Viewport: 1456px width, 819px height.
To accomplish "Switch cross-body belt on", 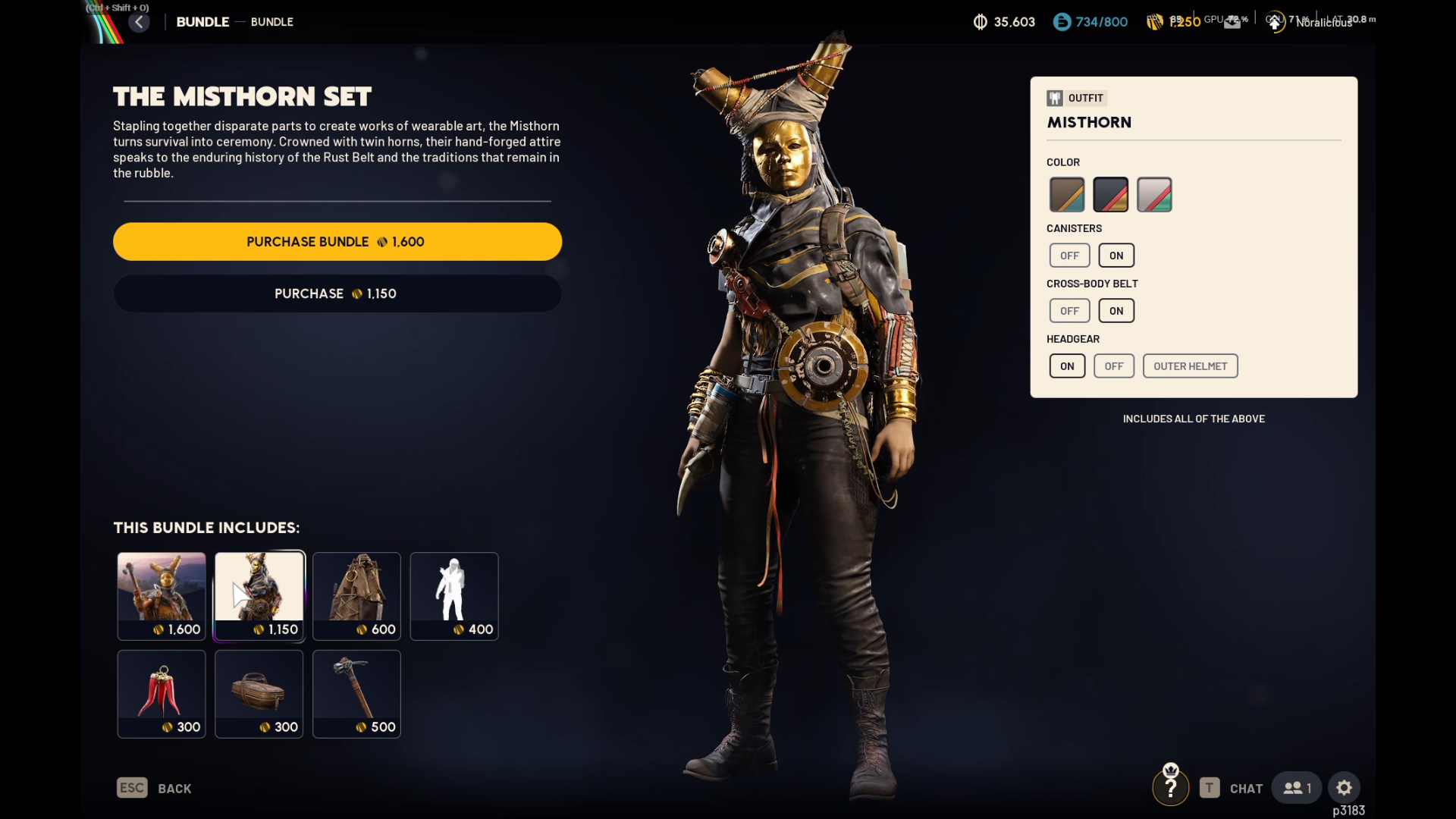I will pos(1116,311).
